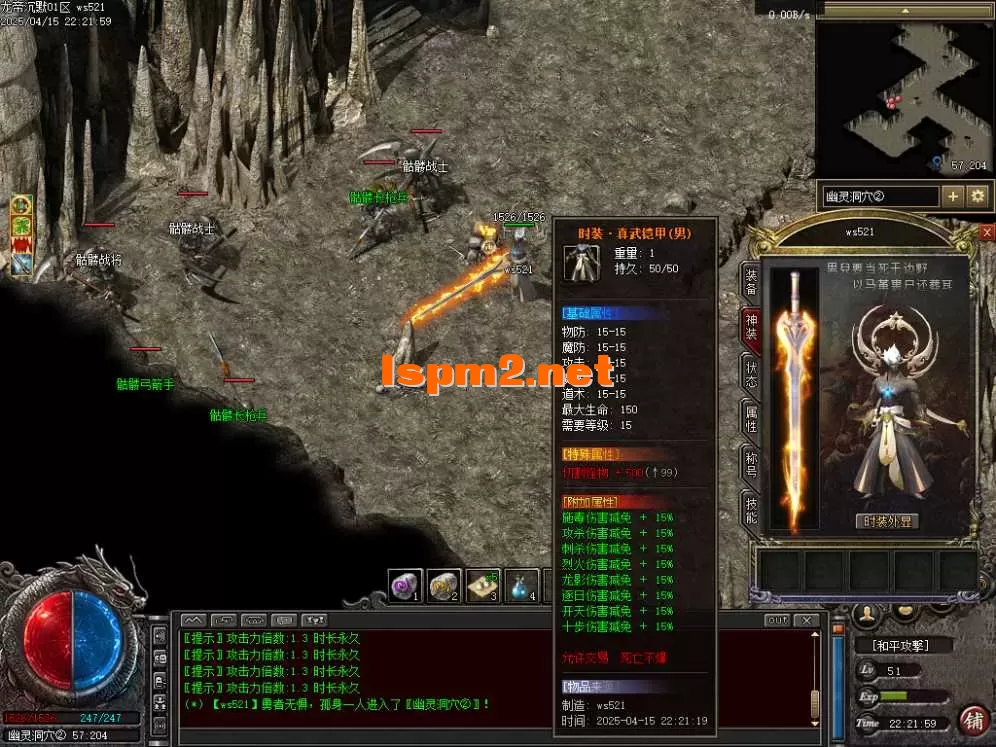Click the plus button beside the map name
The height and width of the screenshot is (747, 996).
[x=953, y=196]
